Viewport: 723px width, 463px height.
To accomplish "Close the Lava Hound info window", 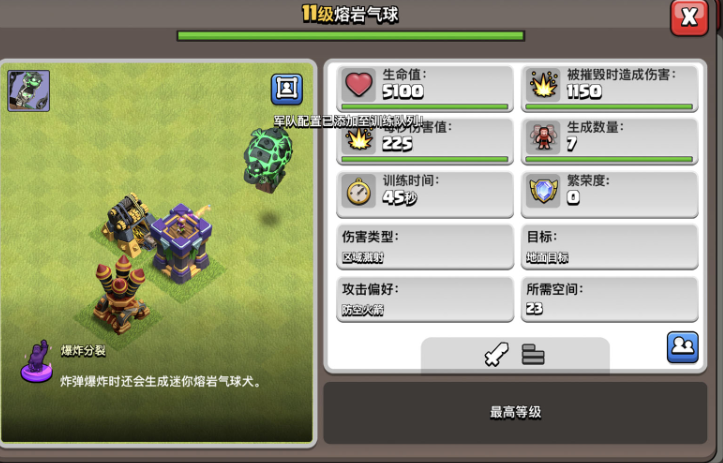I will pos(689,17).
